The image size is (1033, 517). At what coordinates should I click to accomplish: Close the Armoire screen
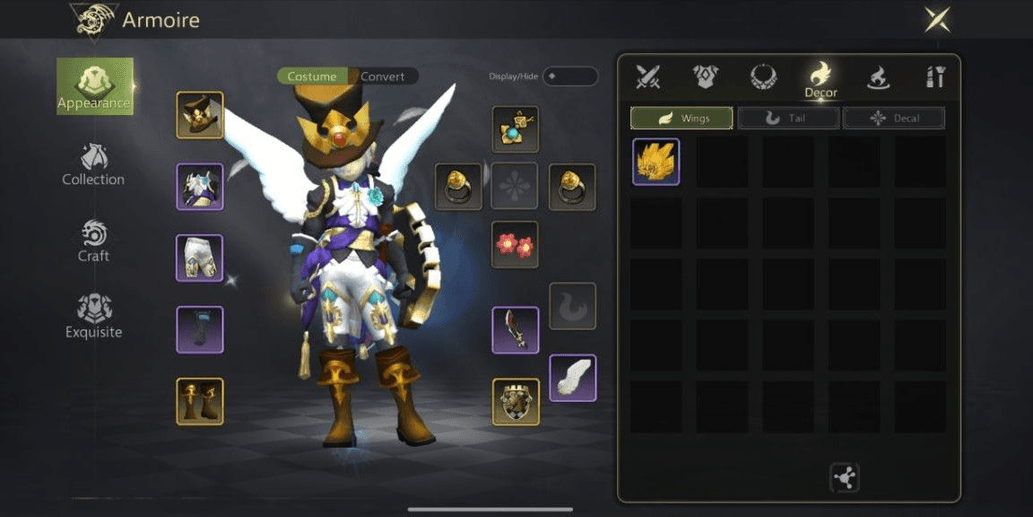pyautogui.click(x=937, y=19)
